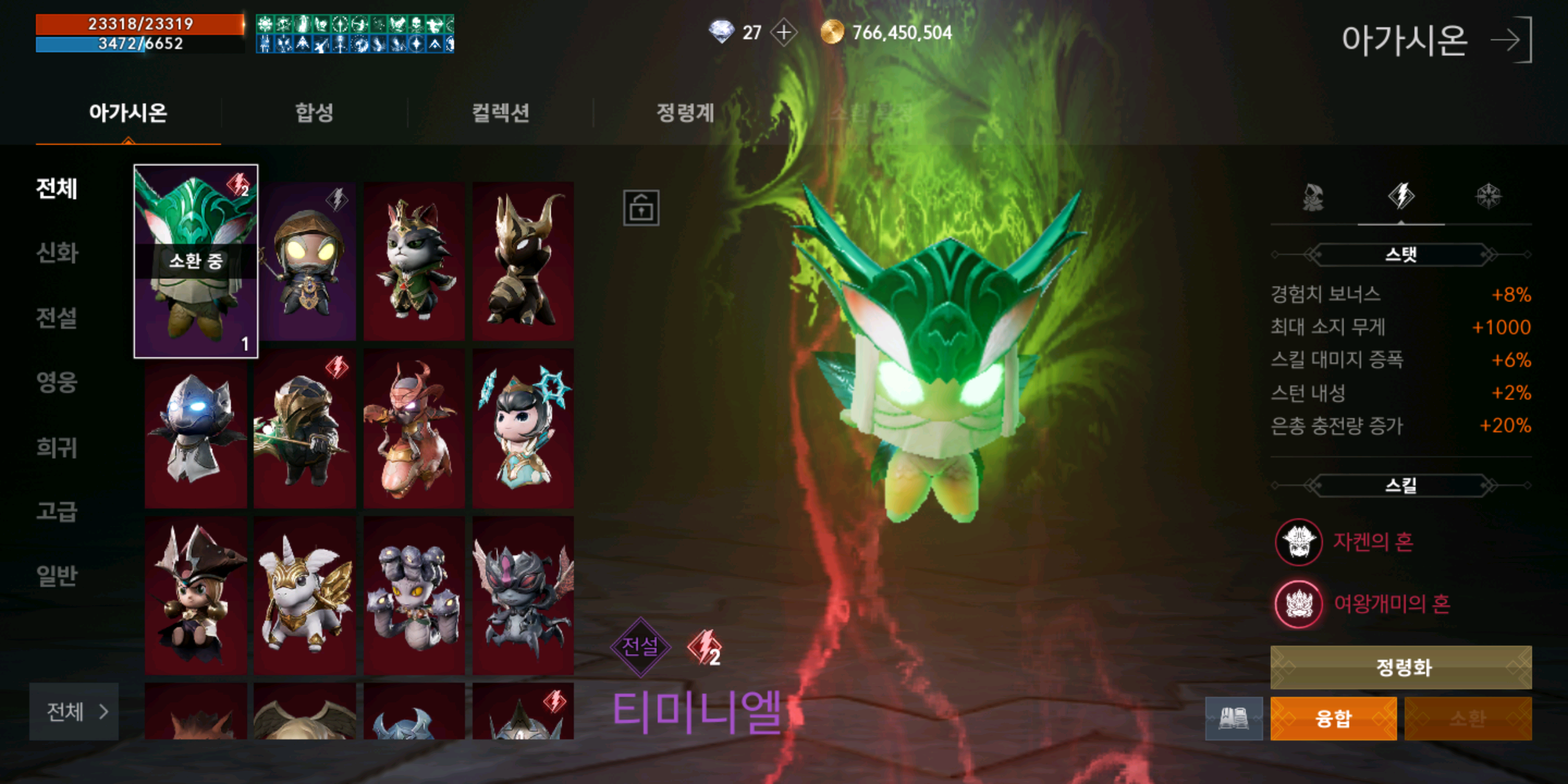Open the book icon guide button

tap(1233, 718)
